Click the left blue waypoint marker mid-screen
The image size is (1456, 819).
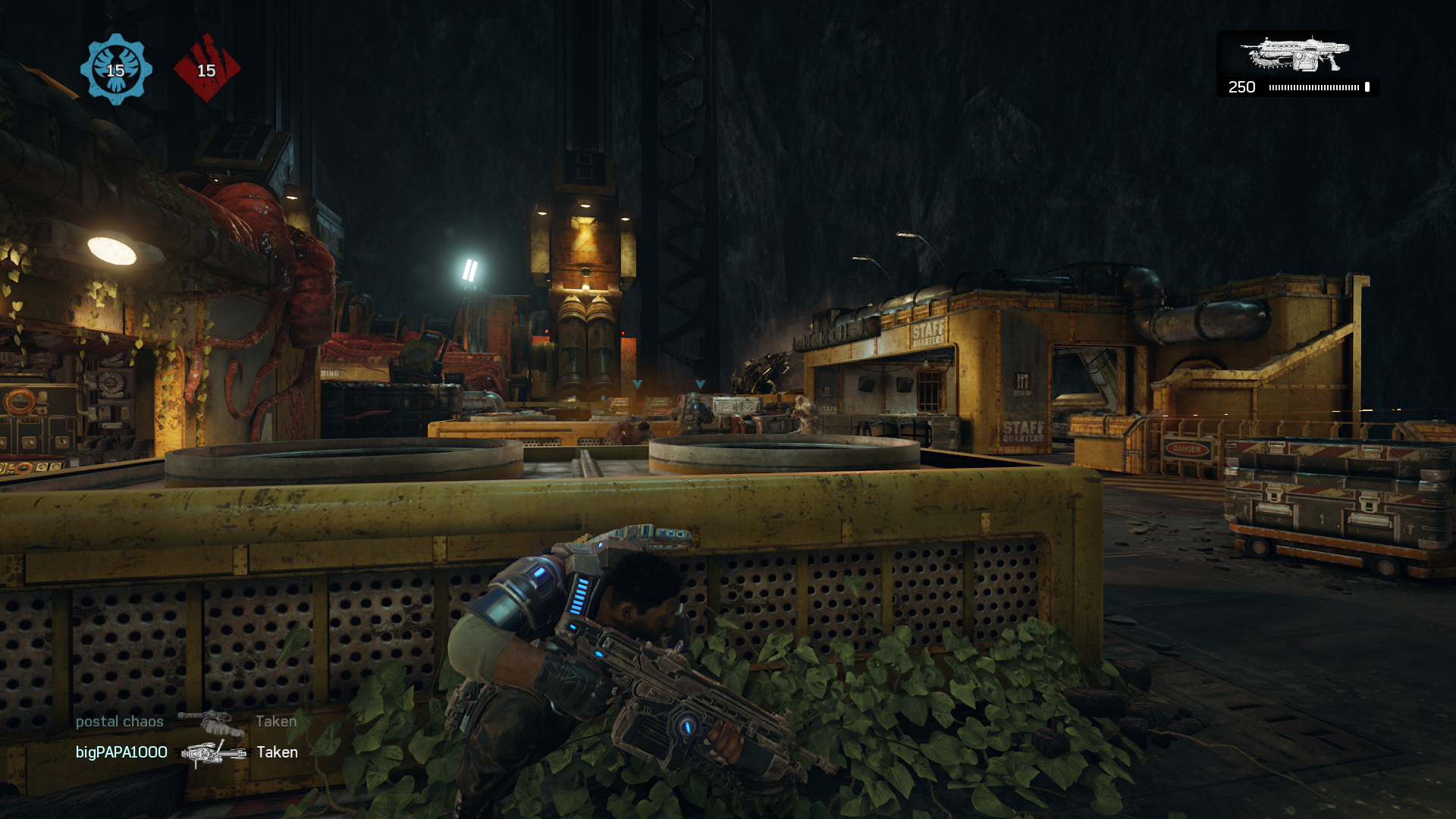point(637,383)
